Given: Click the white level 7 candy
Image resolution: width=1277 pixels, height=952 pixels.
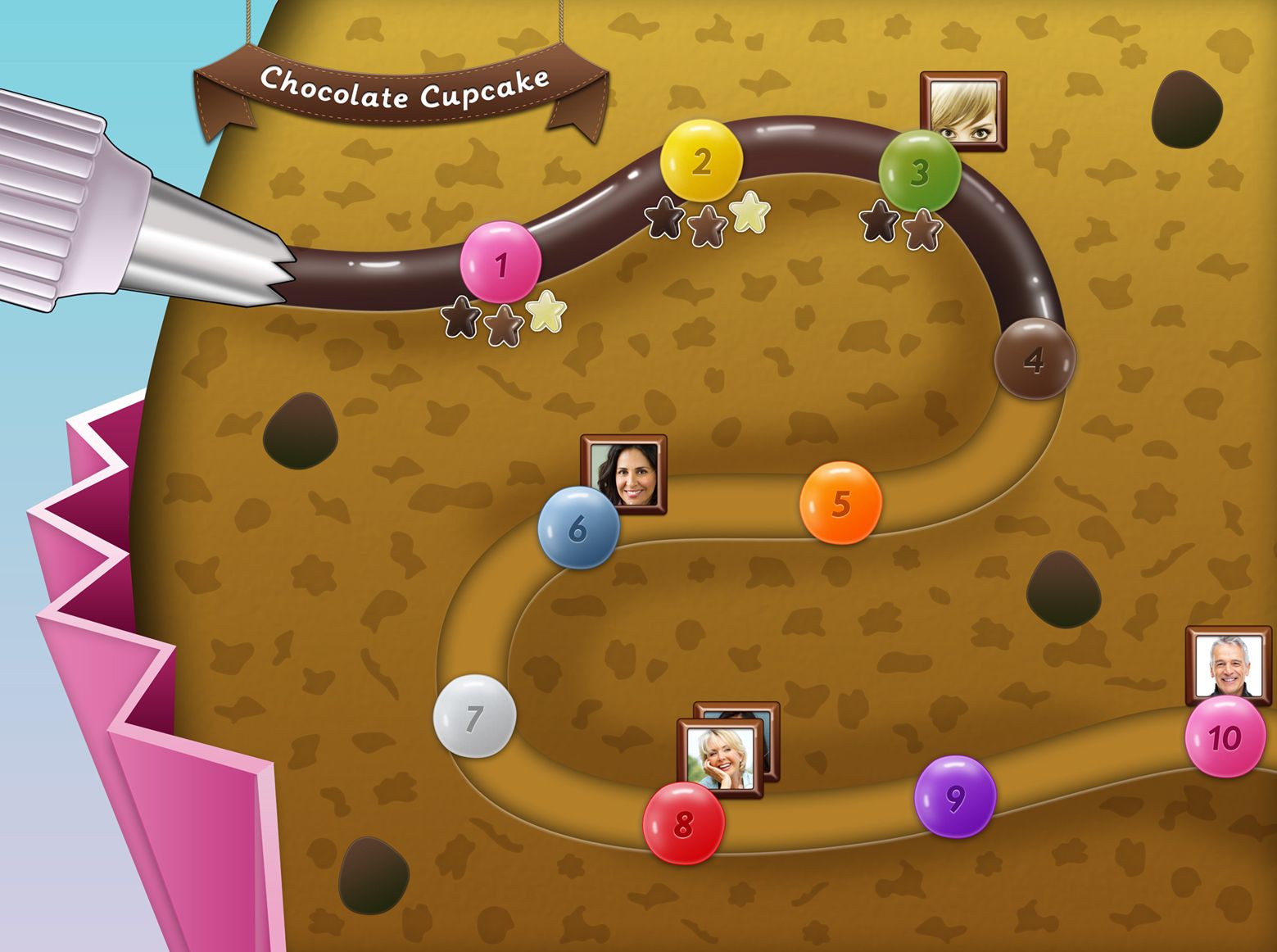Looking at the screenshot, I should 474,716.
